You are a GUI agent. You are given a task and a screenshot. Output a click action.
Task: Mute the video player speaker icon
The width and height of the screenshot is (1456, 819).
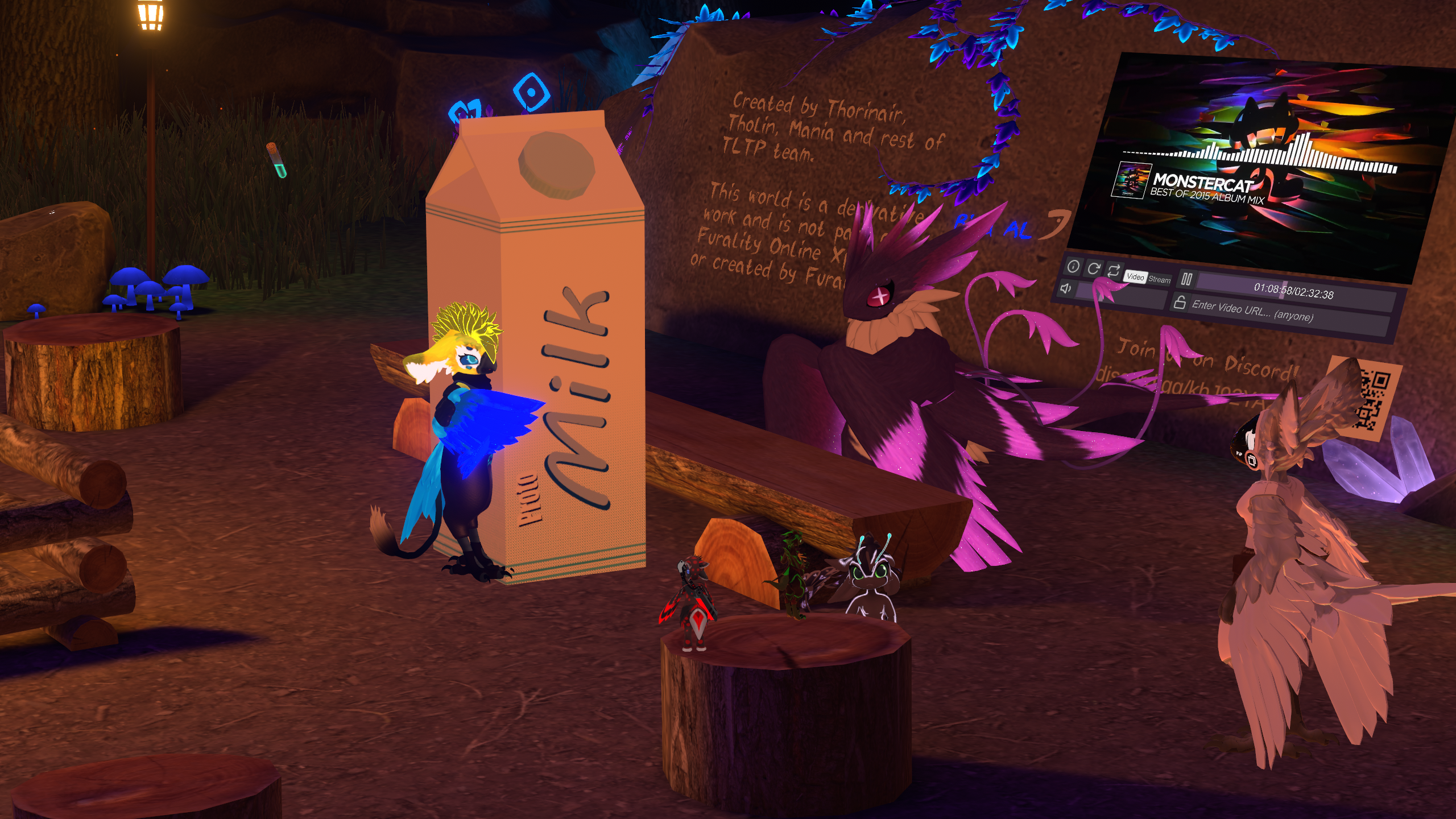1066,288
